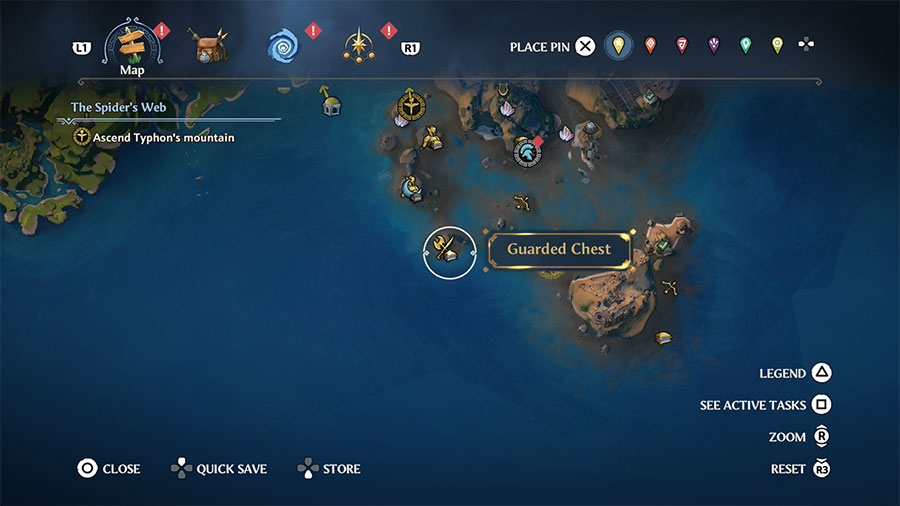Select the Spartan helmet map marker
The height and width of the screenshot is (506, 900).
(526, 151)
